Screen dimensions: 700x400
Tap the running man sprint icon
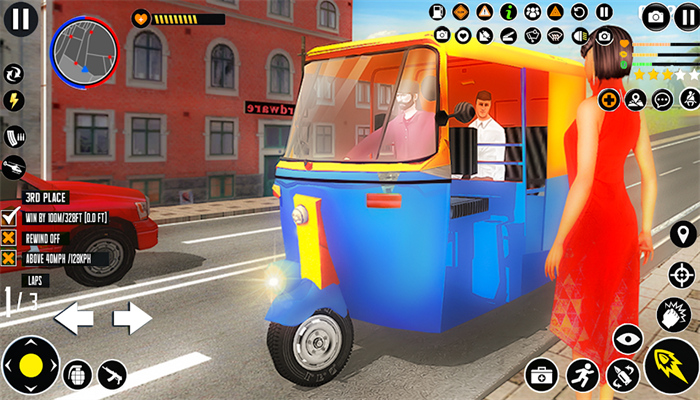pyautogui.click(x=582, y=375)
